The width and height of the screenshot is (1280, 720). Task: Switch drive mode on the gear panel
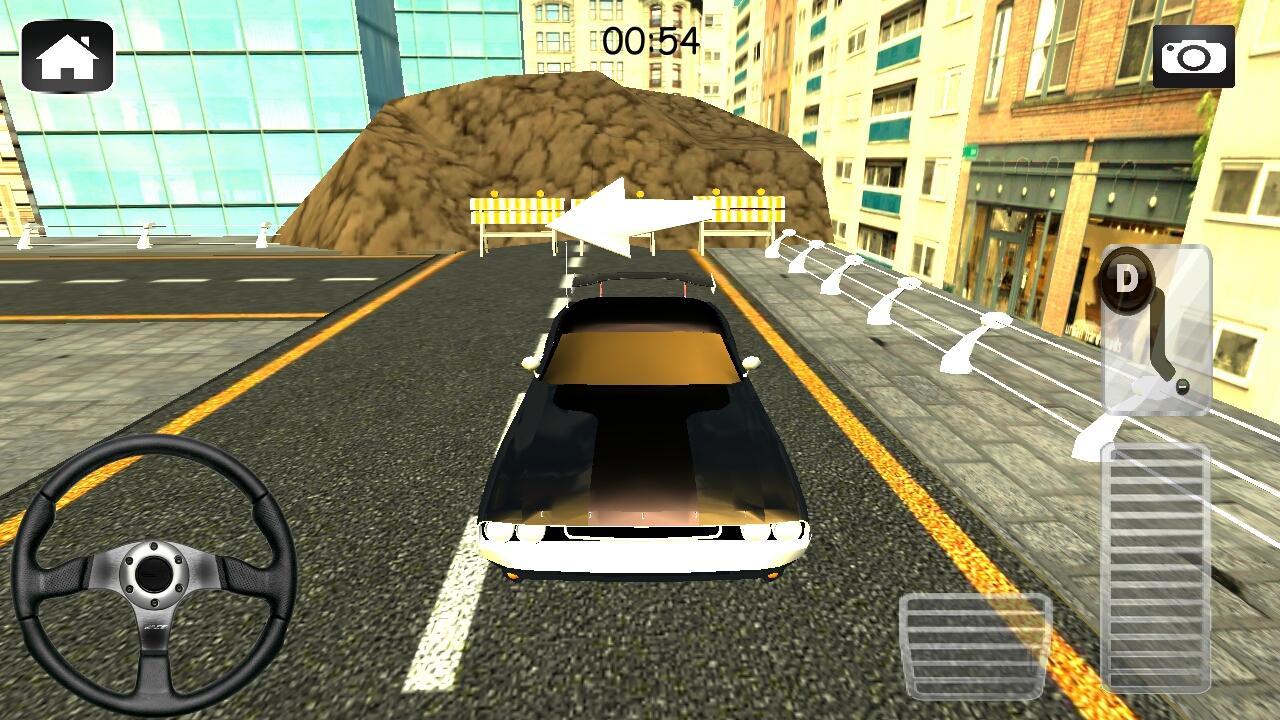click(1128, 283)
